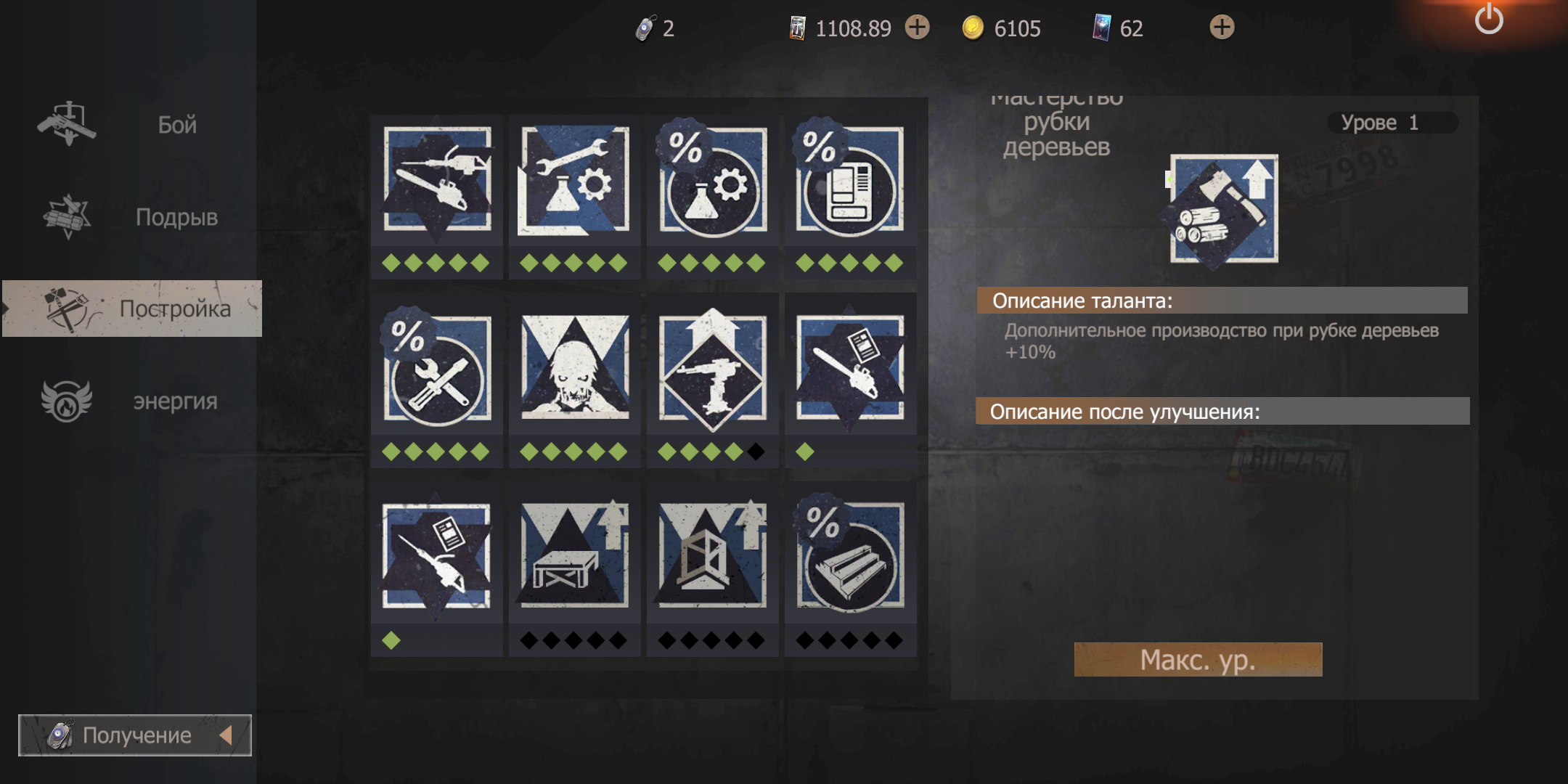Tap the plus button beside the card currency
This screenshot has height=784, width=1568.
1222,28
